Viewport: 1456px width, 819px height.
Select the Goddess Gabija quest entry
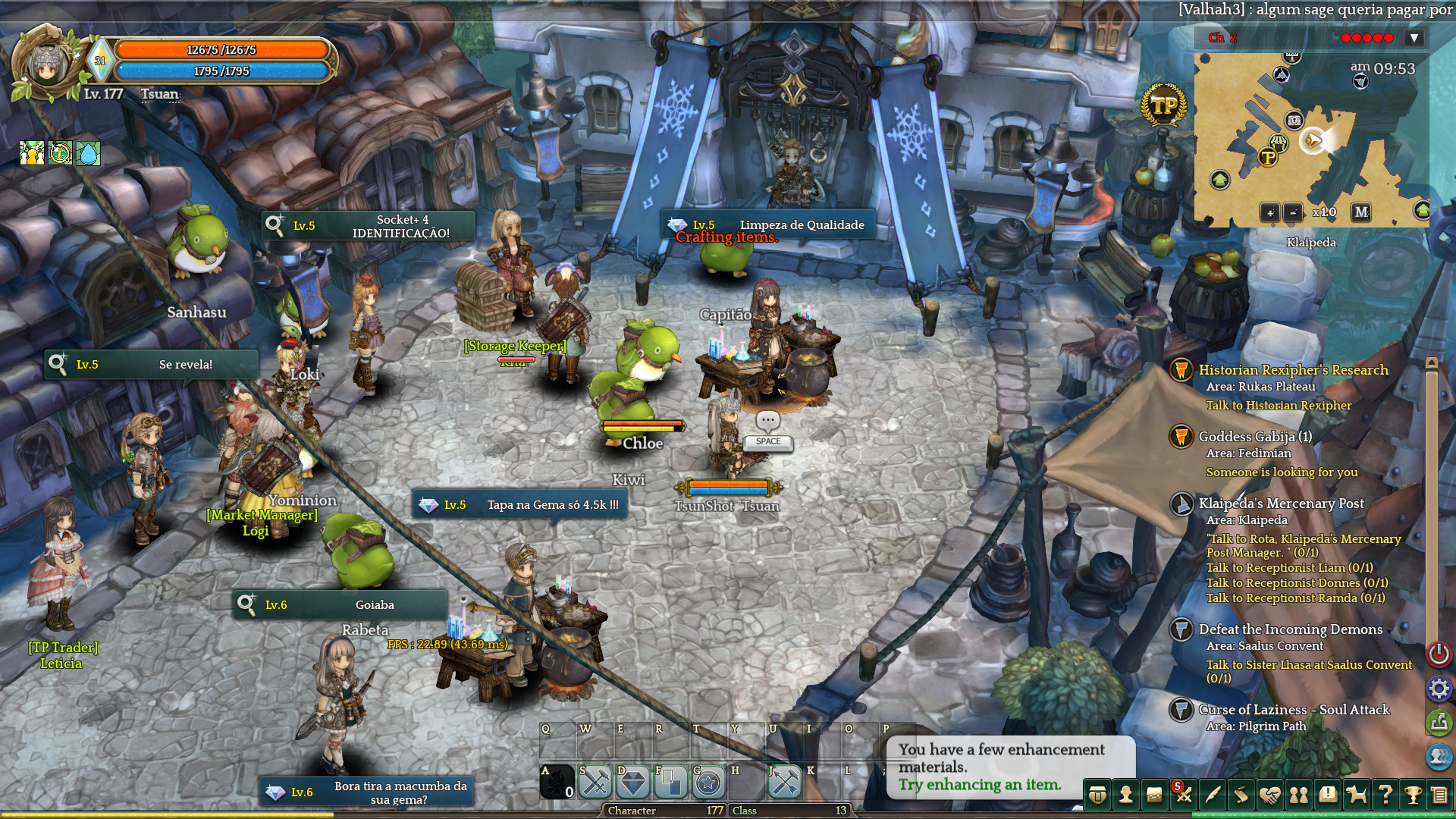1255,437
